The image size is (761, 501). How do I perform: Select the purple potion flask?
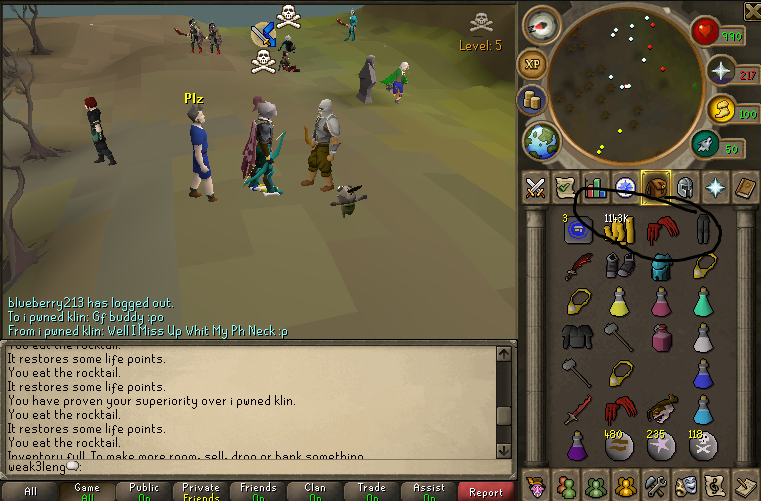[576, 443]
